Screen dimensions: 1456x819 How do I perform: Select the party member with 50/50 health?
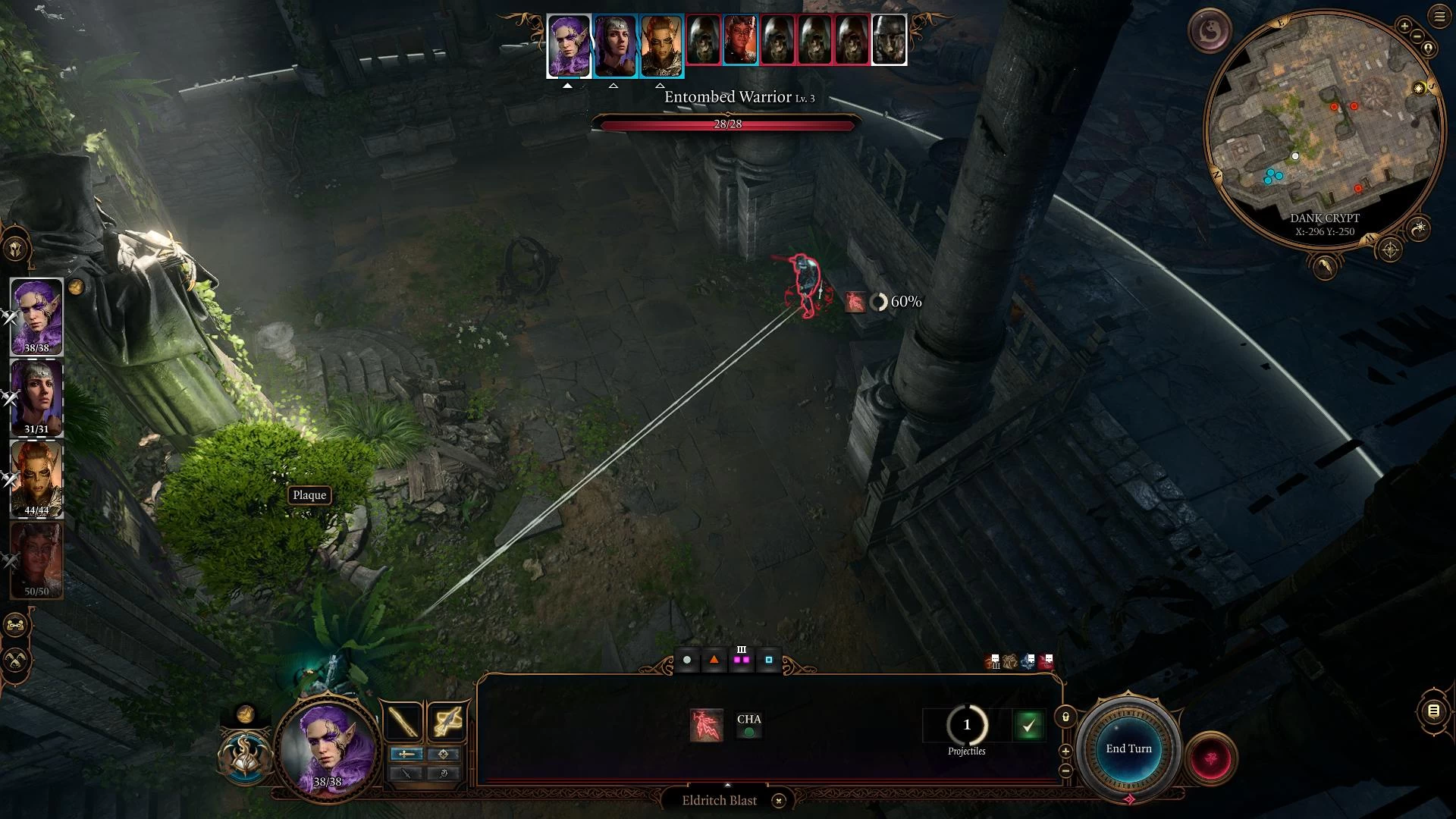pos(36,560)
